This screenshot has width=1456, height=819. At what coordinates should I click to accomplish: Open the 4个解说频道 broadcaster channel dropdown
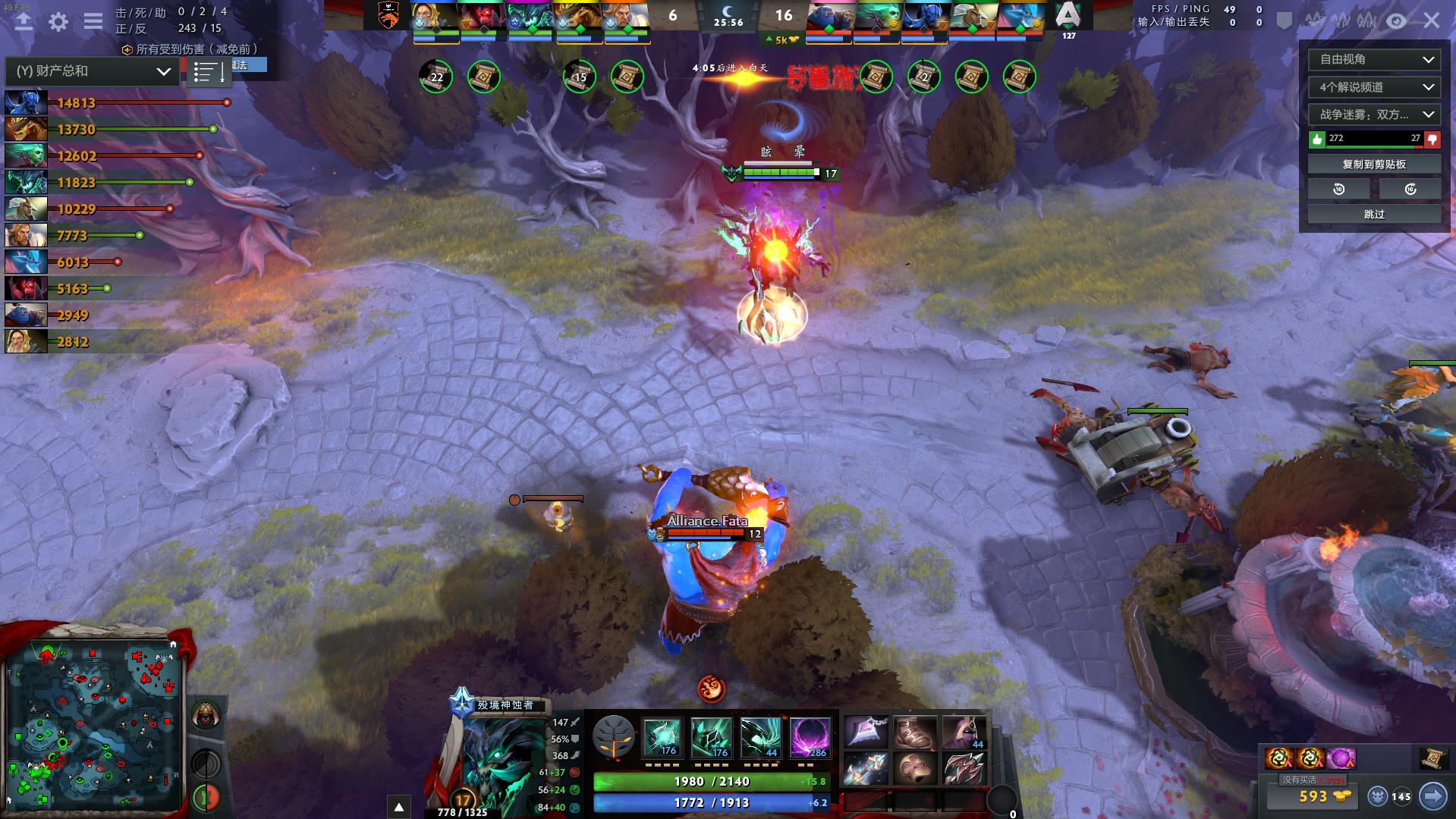pyautogui.click(x=1373, y=87)
